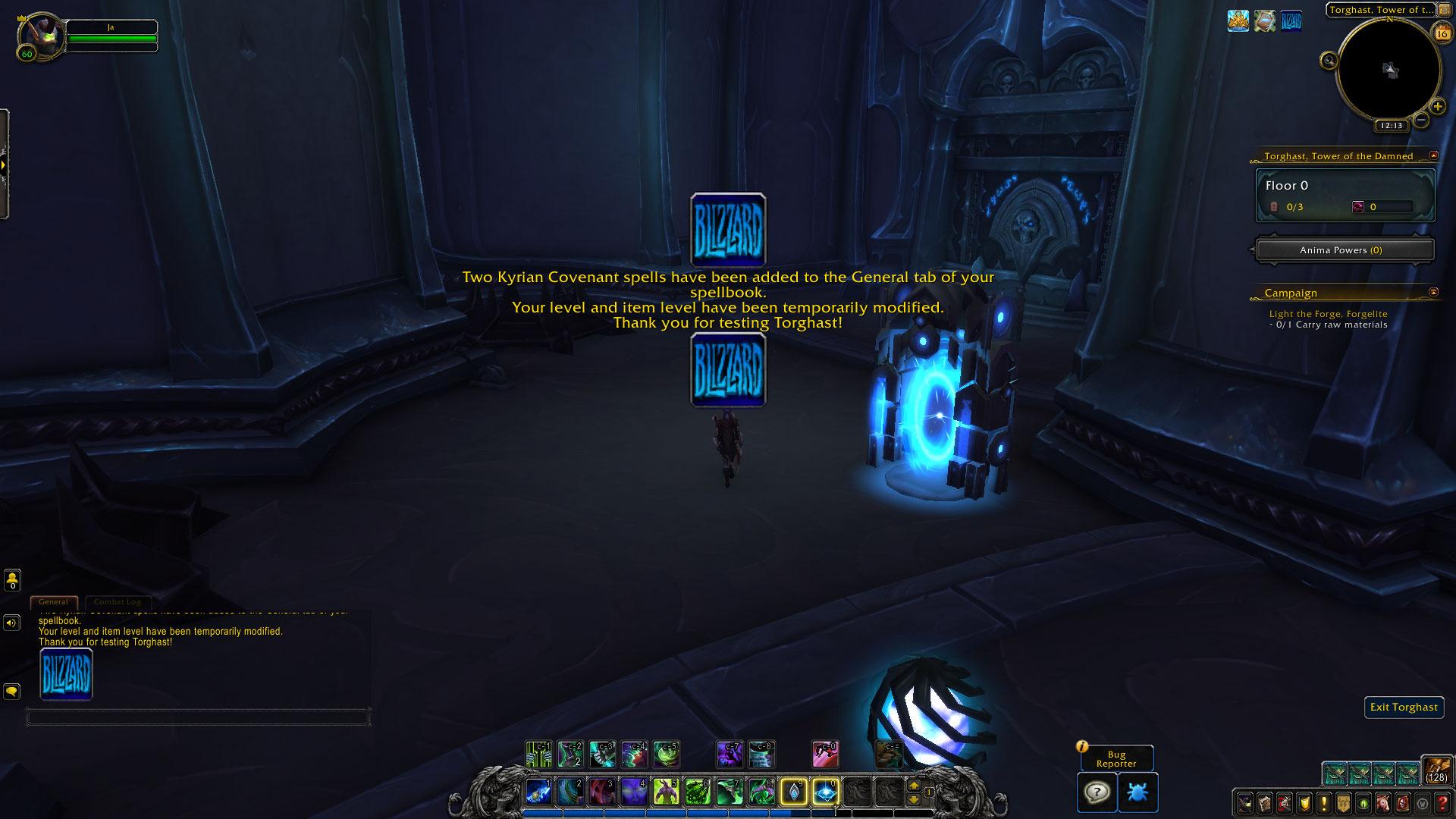1456x819 pixels.
Task: Open the red question mark help menu
Action: click(1442, 802)
